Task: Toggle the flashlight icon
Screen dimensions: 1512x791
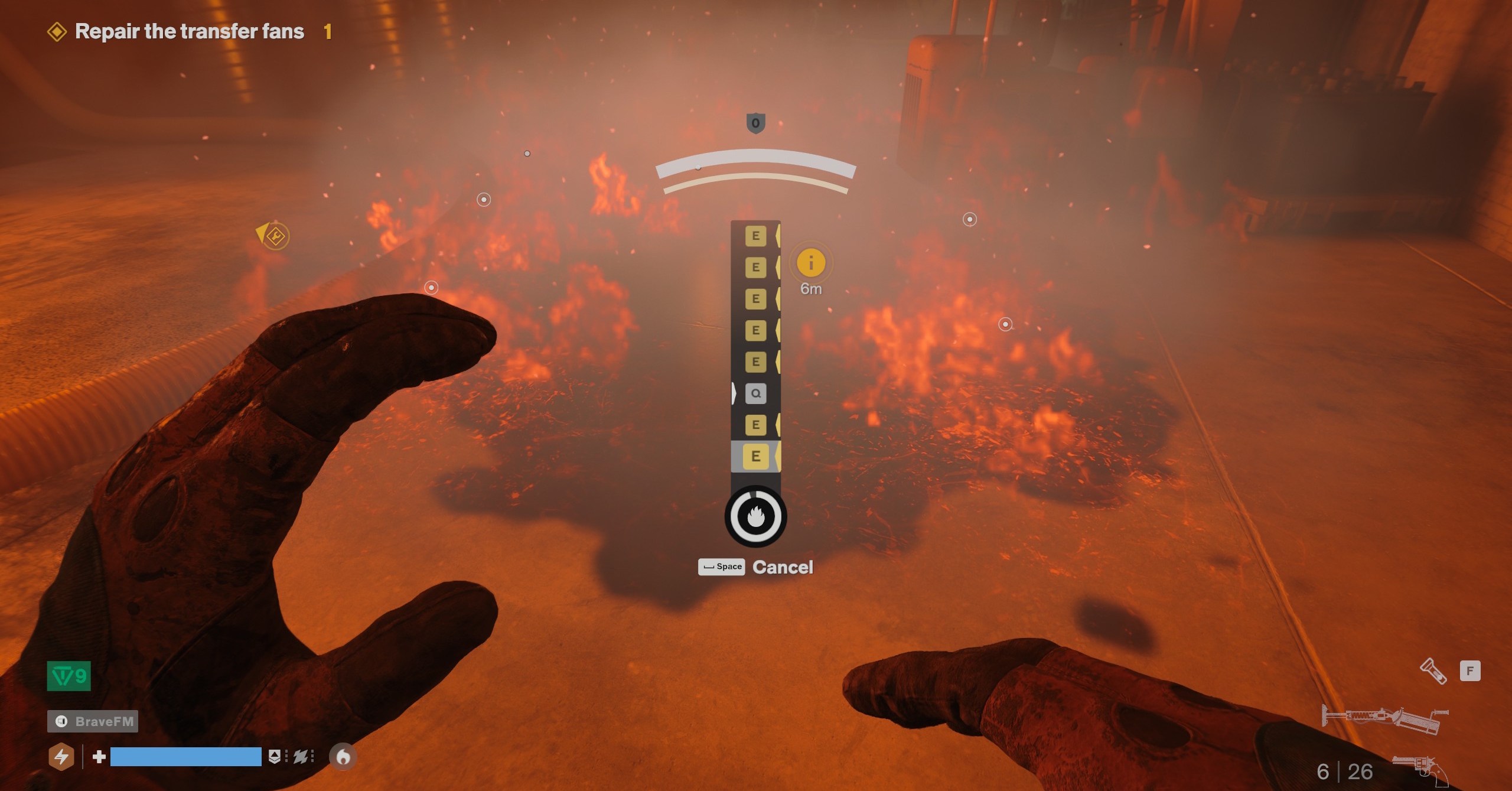Action: 1433,671
